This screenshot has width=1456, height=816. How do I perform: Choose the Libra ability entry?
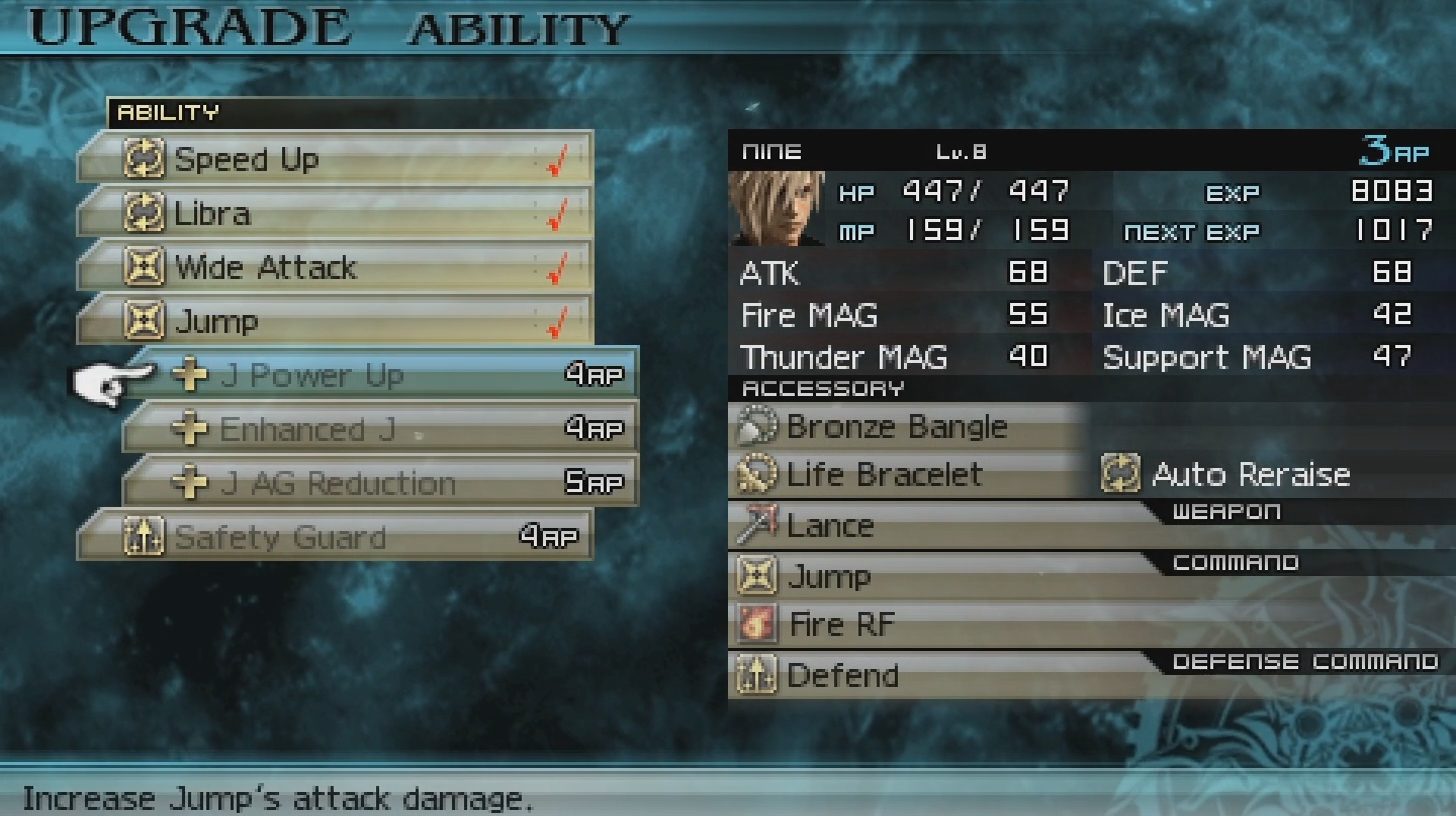tap(335, 213)
